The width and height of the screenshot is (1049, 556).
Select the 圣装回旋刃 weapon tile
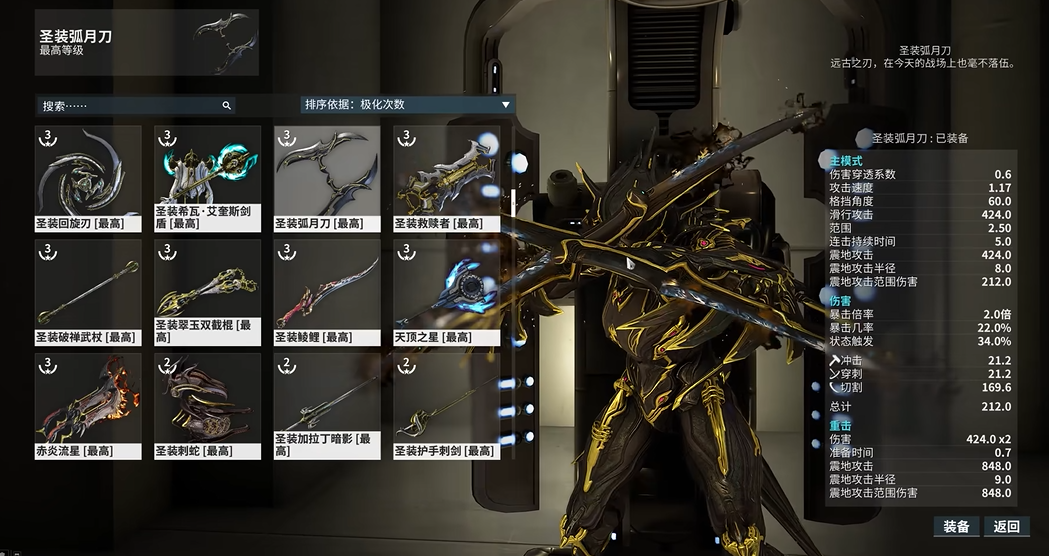click(88, 177)
